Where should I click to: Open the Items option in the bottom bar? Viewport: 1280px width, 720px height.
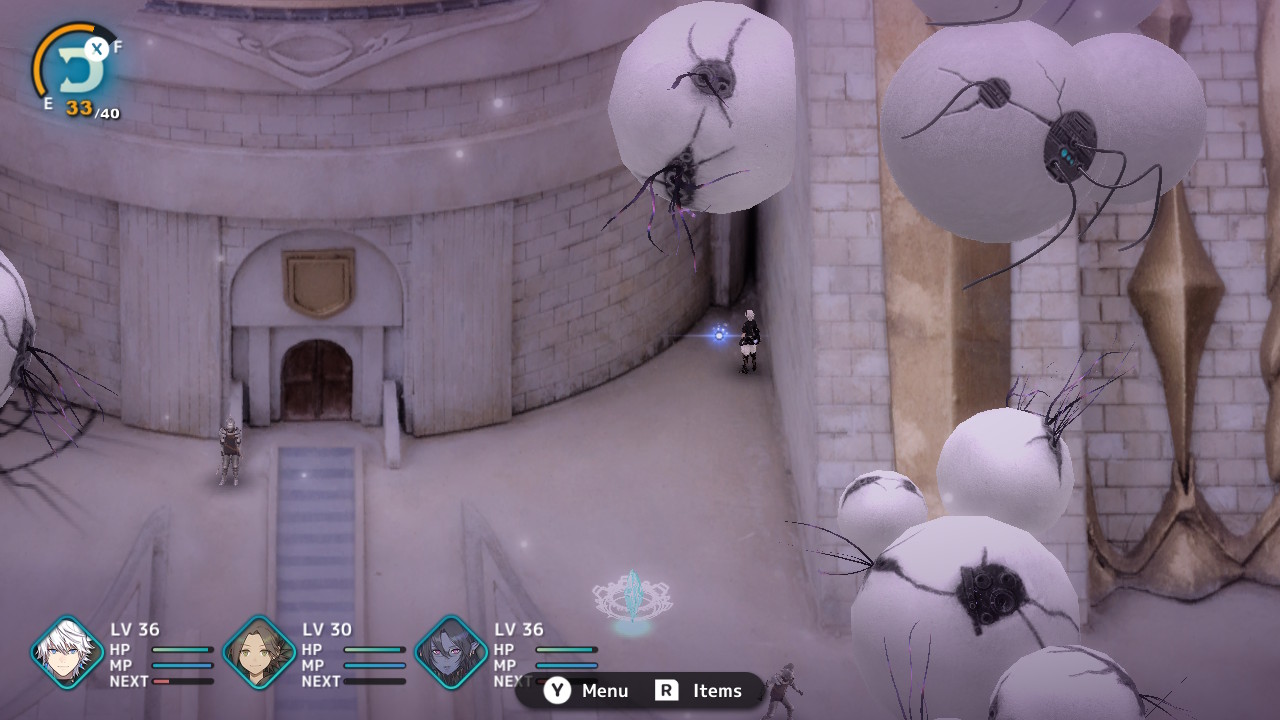pyautogui.click(x=699, y=691)
